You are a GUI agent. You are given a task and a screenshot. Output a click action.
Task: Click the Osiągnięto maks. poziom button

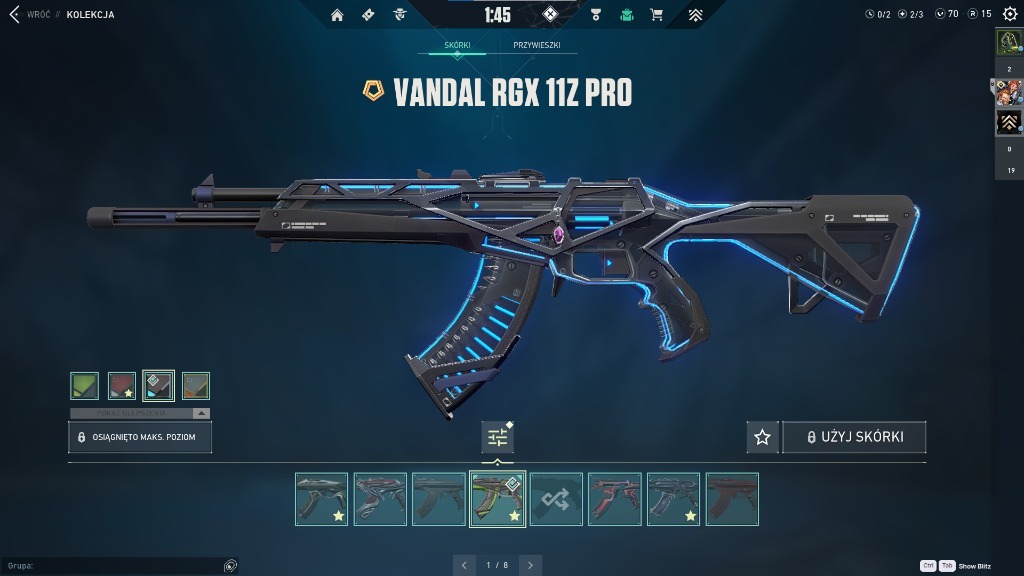coord(140,437)
